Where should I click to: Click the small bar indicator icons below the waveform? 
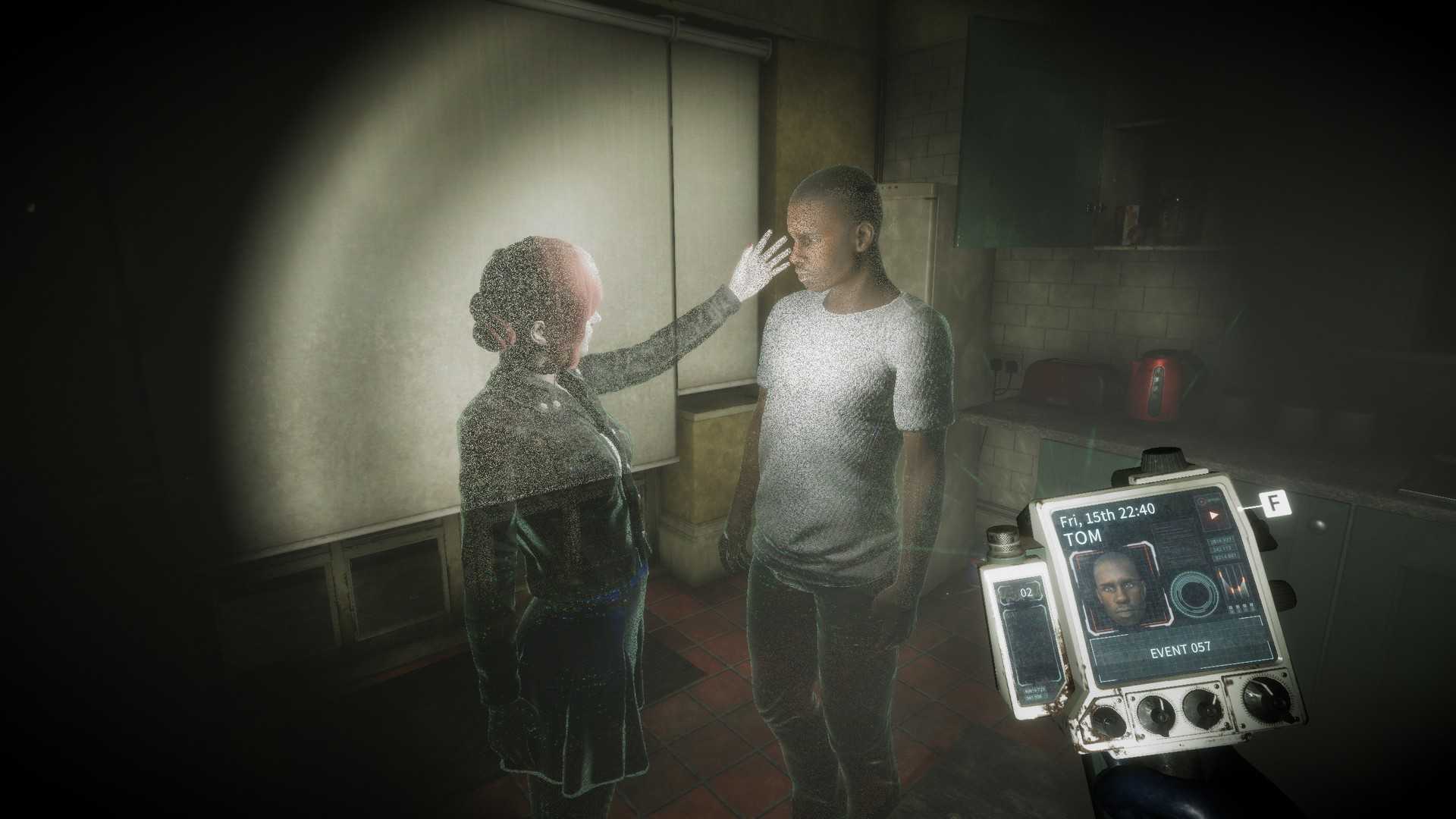click(x=1241, y=607)
